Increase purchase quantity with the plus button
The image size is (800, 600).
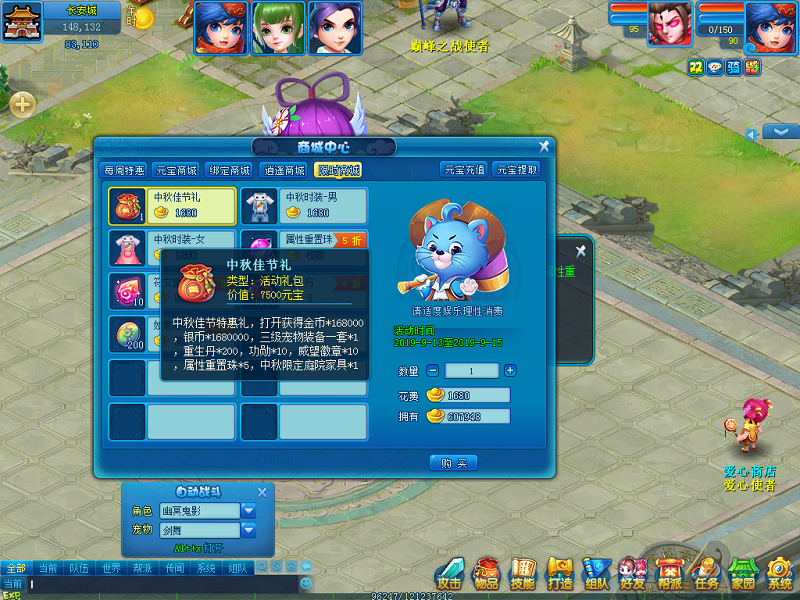(510, 371)
